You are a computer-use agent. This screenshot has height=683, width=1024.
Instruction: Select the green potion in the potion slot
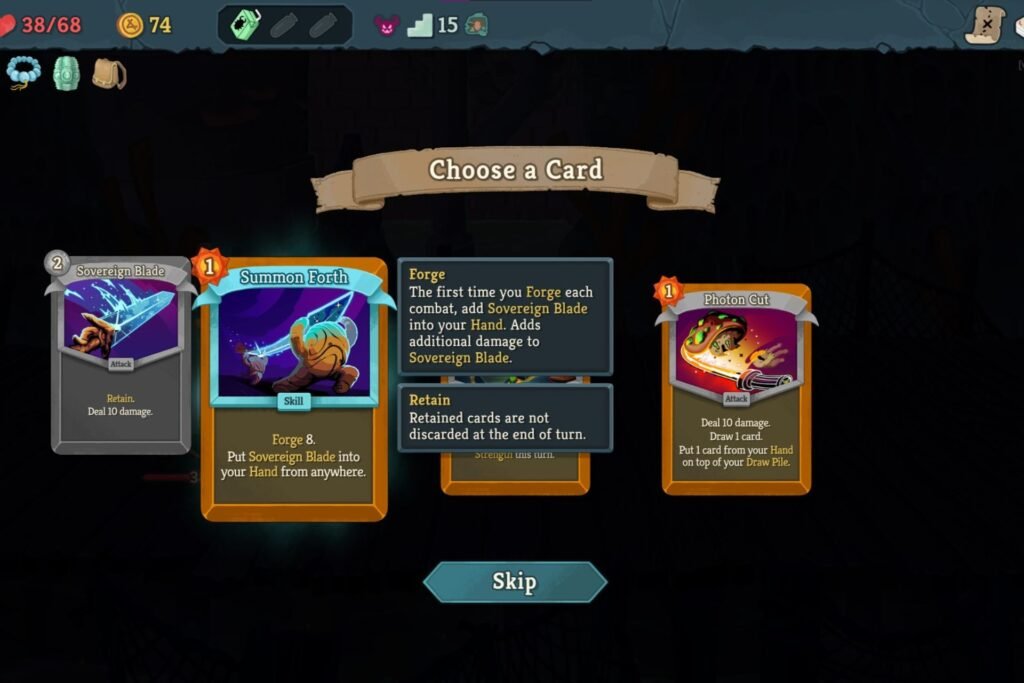point(247,24)
